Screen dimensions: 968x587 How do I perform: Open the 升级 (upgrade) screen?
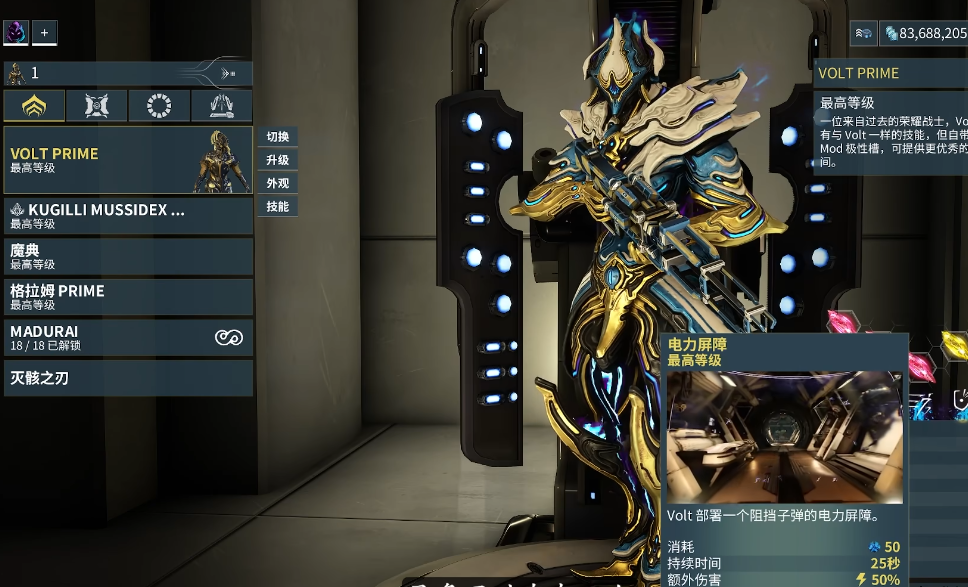277,160
